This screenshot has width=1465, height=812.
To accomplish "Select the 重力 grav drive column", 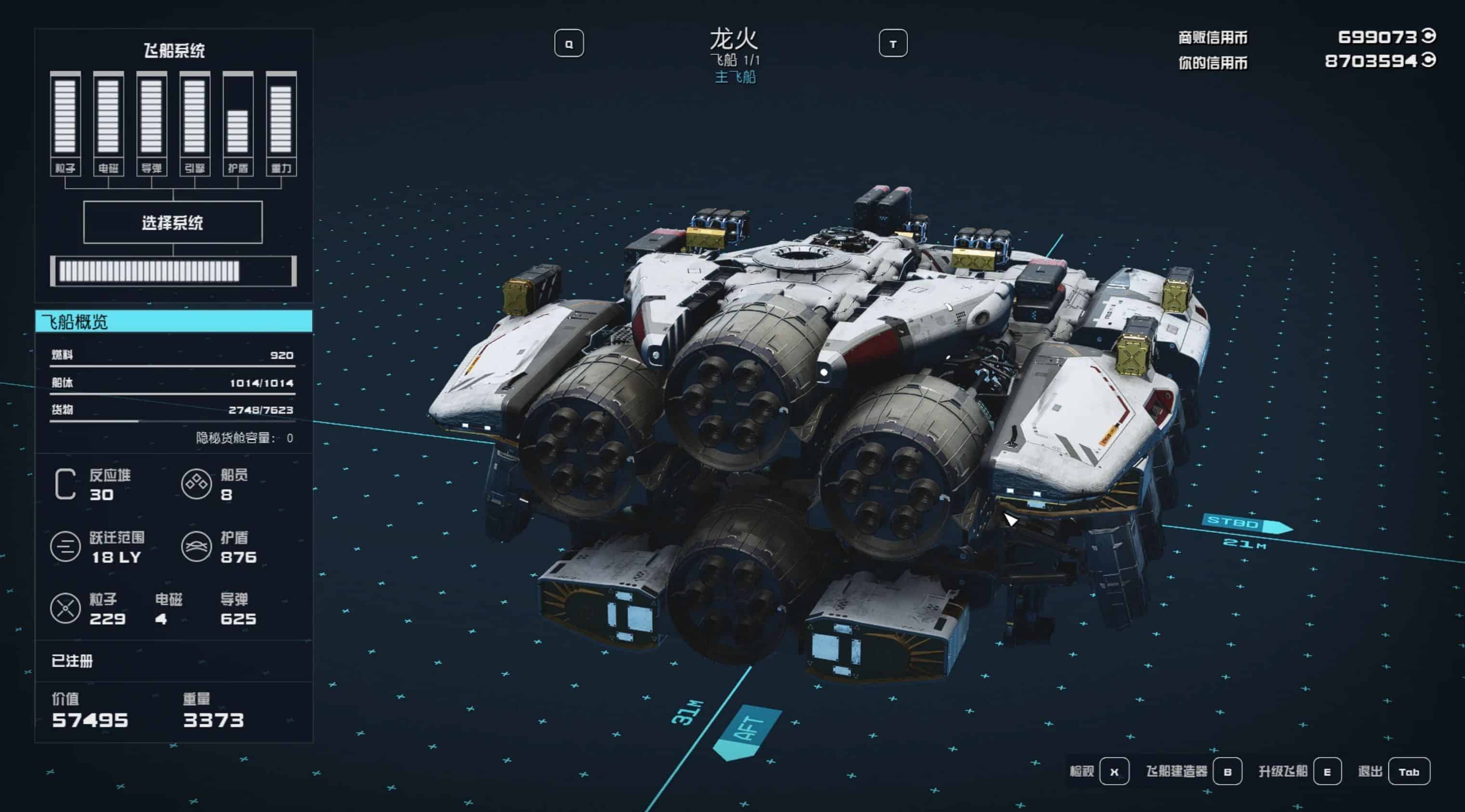I will [x=281, y=123].
